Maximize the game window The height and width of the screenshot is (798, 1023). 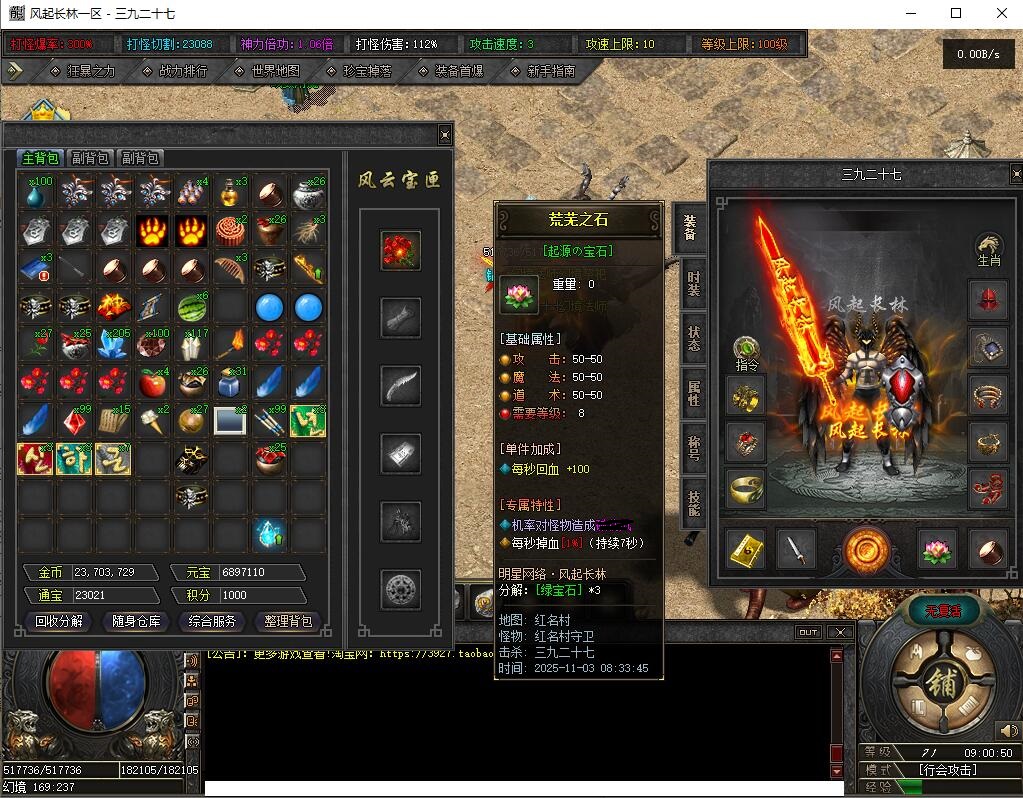click(x=956, y=13)
